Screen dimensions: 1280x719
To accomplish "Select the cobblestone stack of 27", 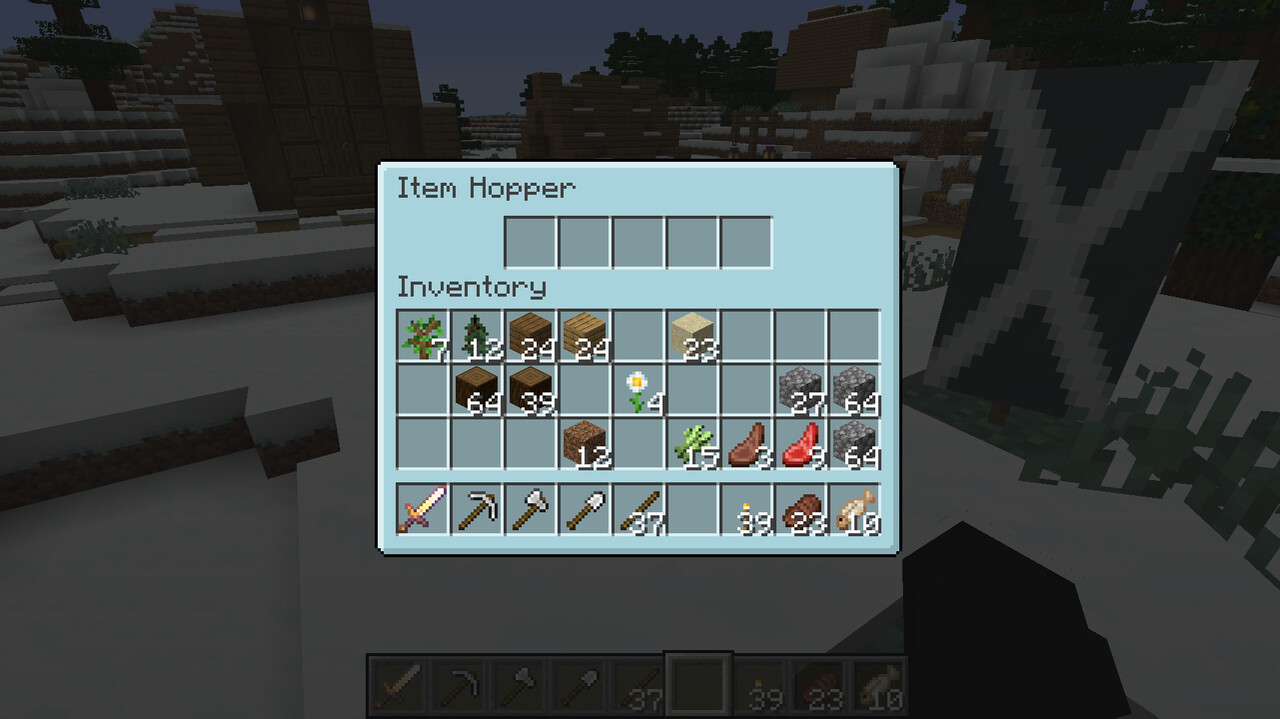I will click(x=800, y=390).
